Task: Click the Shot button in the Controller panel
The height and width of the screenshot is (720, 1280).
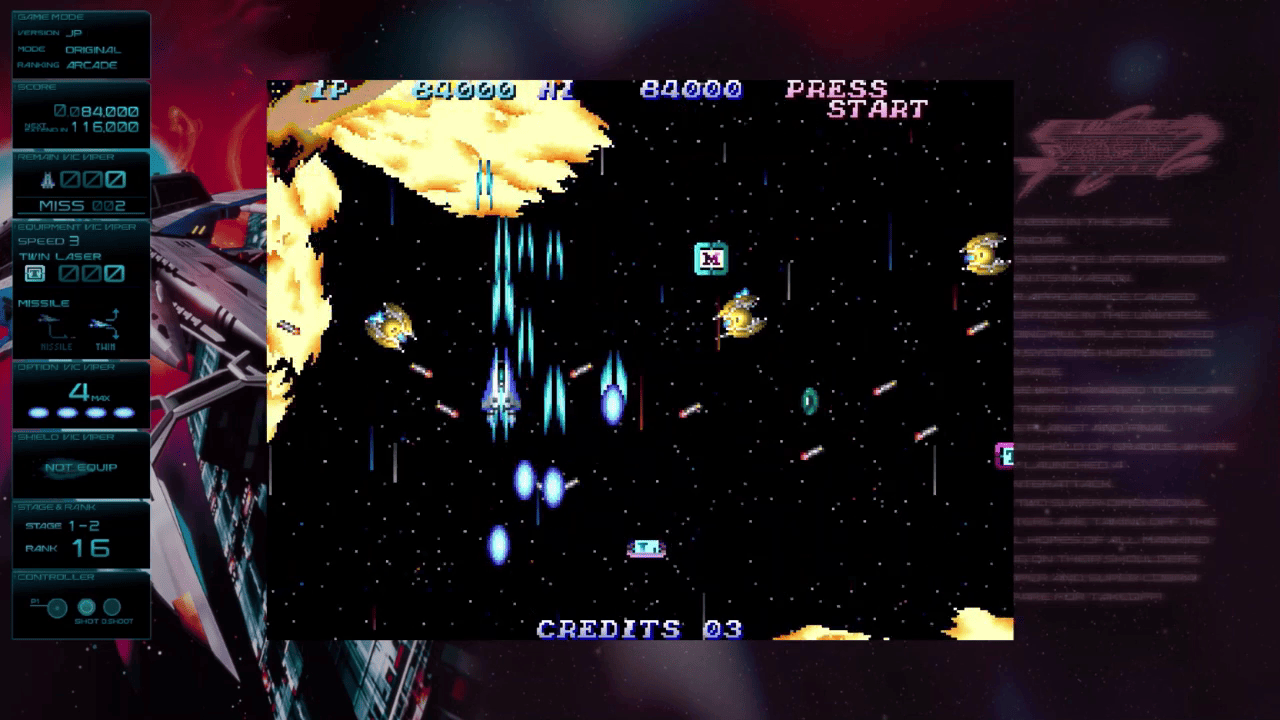Action: point(87,607)
